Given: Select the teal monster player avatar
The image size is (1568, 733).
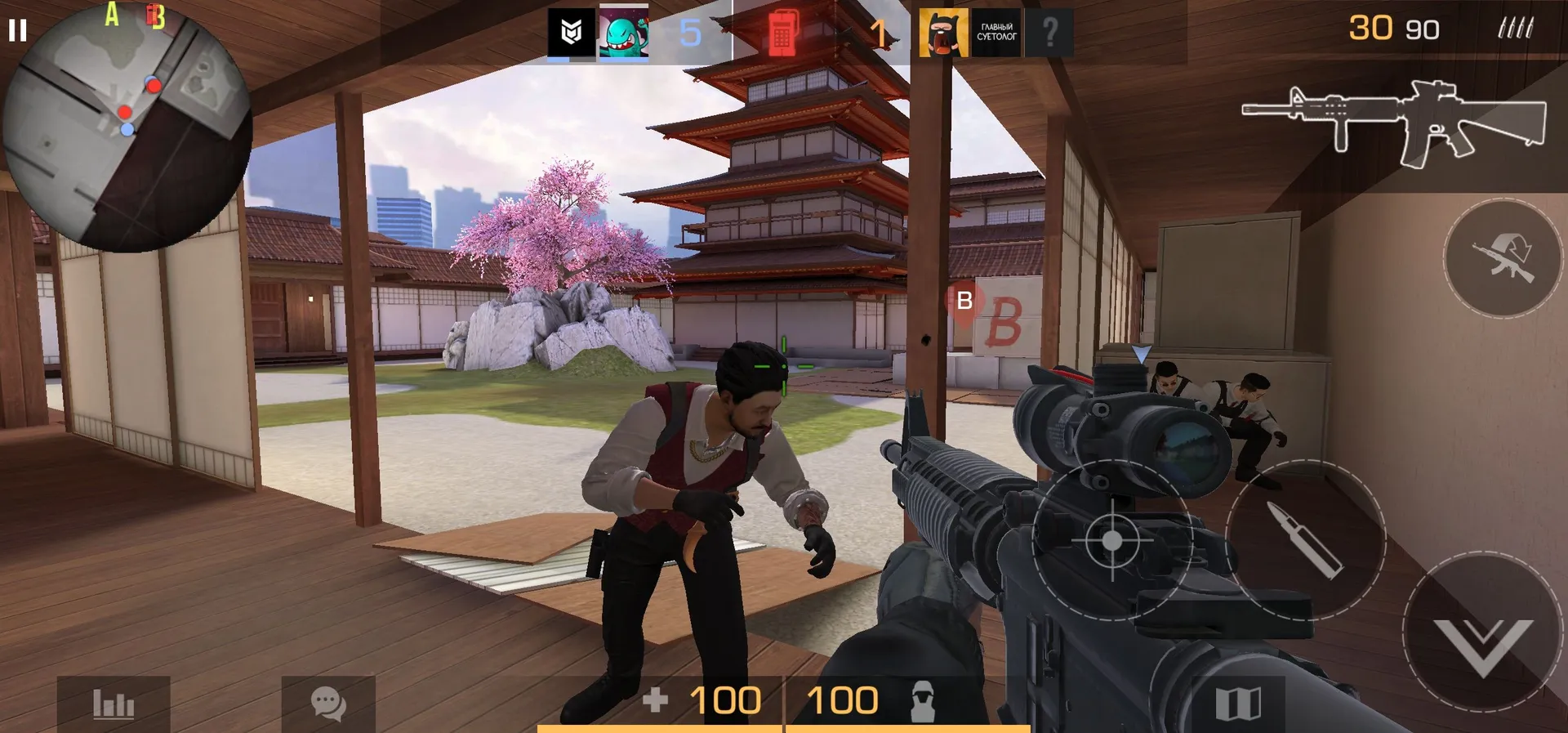Looking at the screenshot, I should click(624, 34).
